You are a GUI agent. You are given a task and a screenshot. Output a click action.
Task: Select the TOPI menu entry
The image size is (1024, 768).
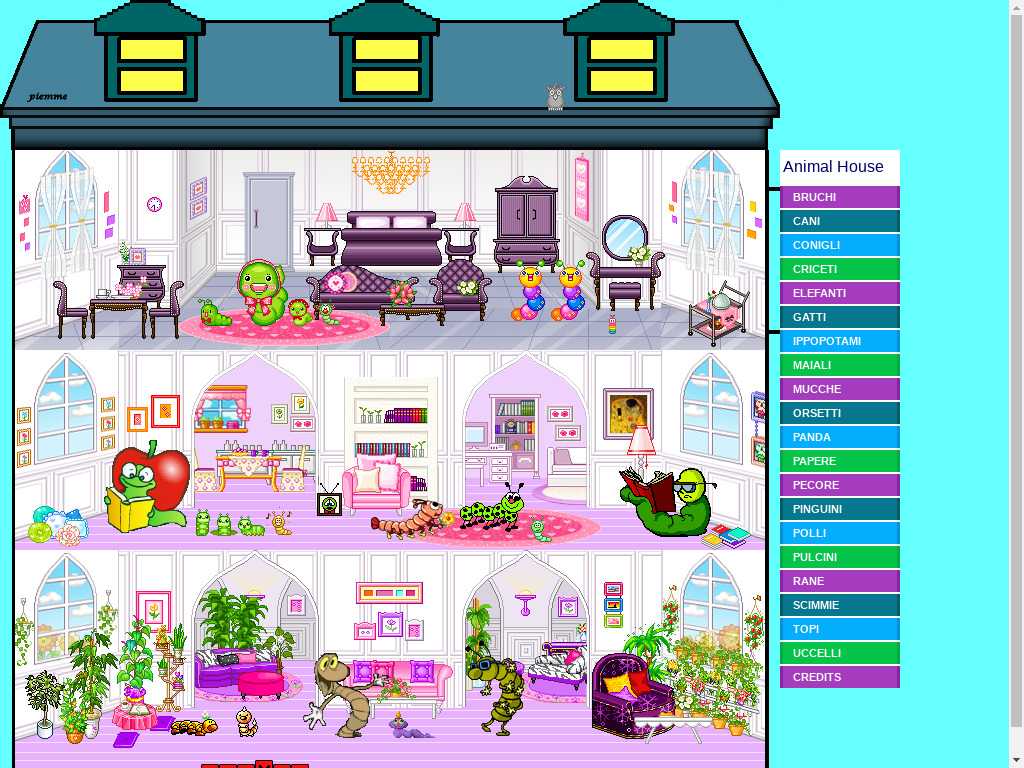click(839, 629)
